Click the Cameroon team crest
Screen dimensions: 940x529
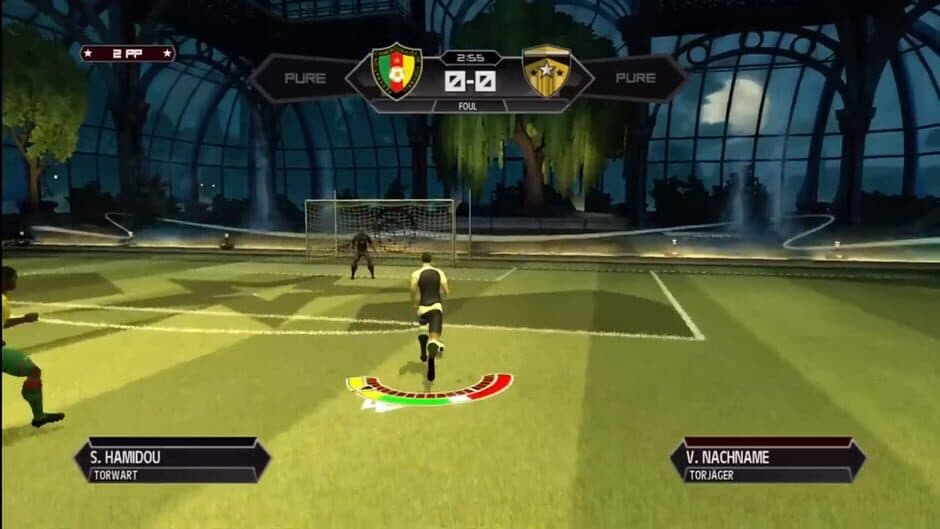[396, 71]
